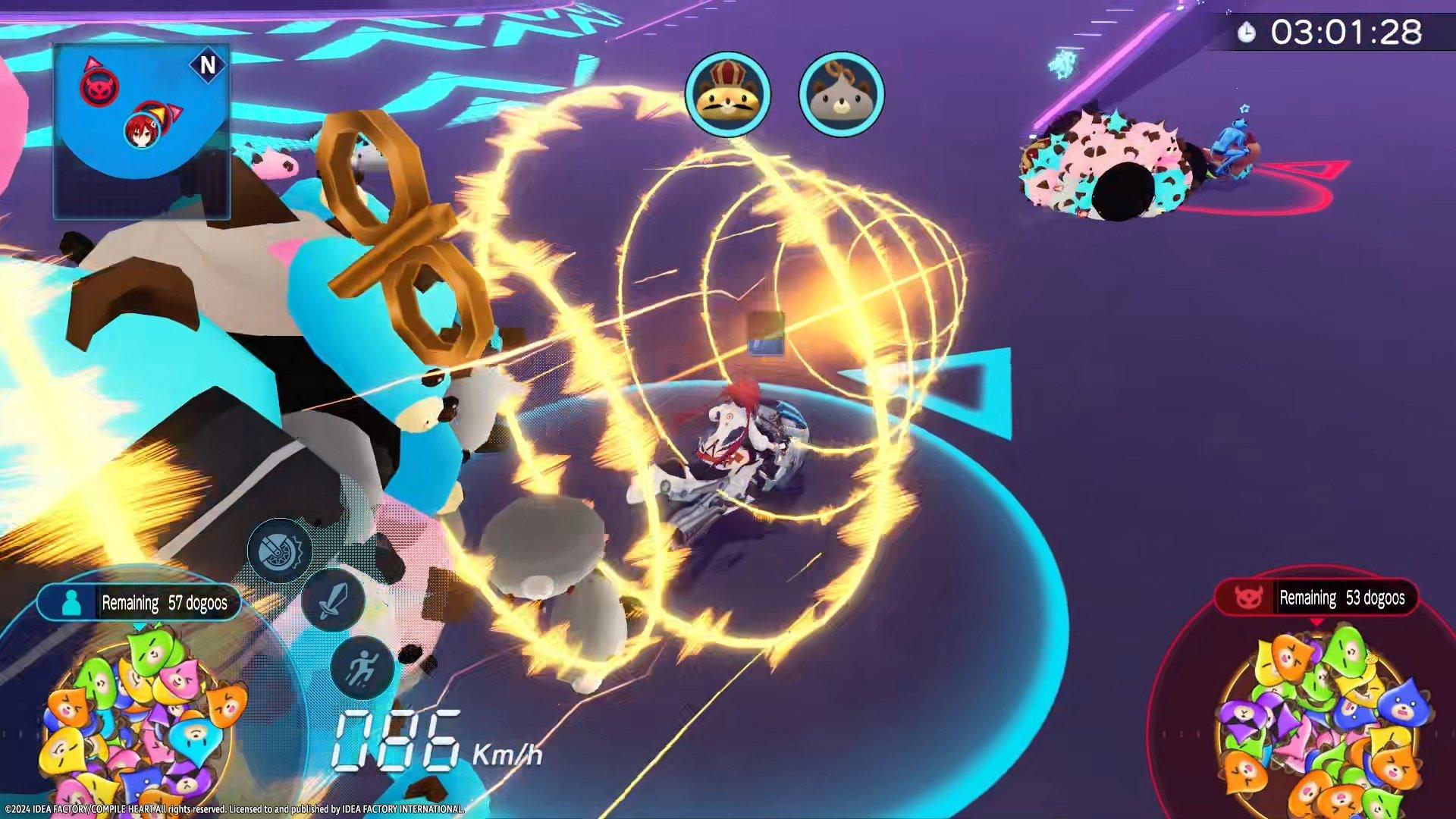The height and width of the screenshot is (819, 1456).
Task: Click the N compass button on the minimap
Action: (208, 65)
